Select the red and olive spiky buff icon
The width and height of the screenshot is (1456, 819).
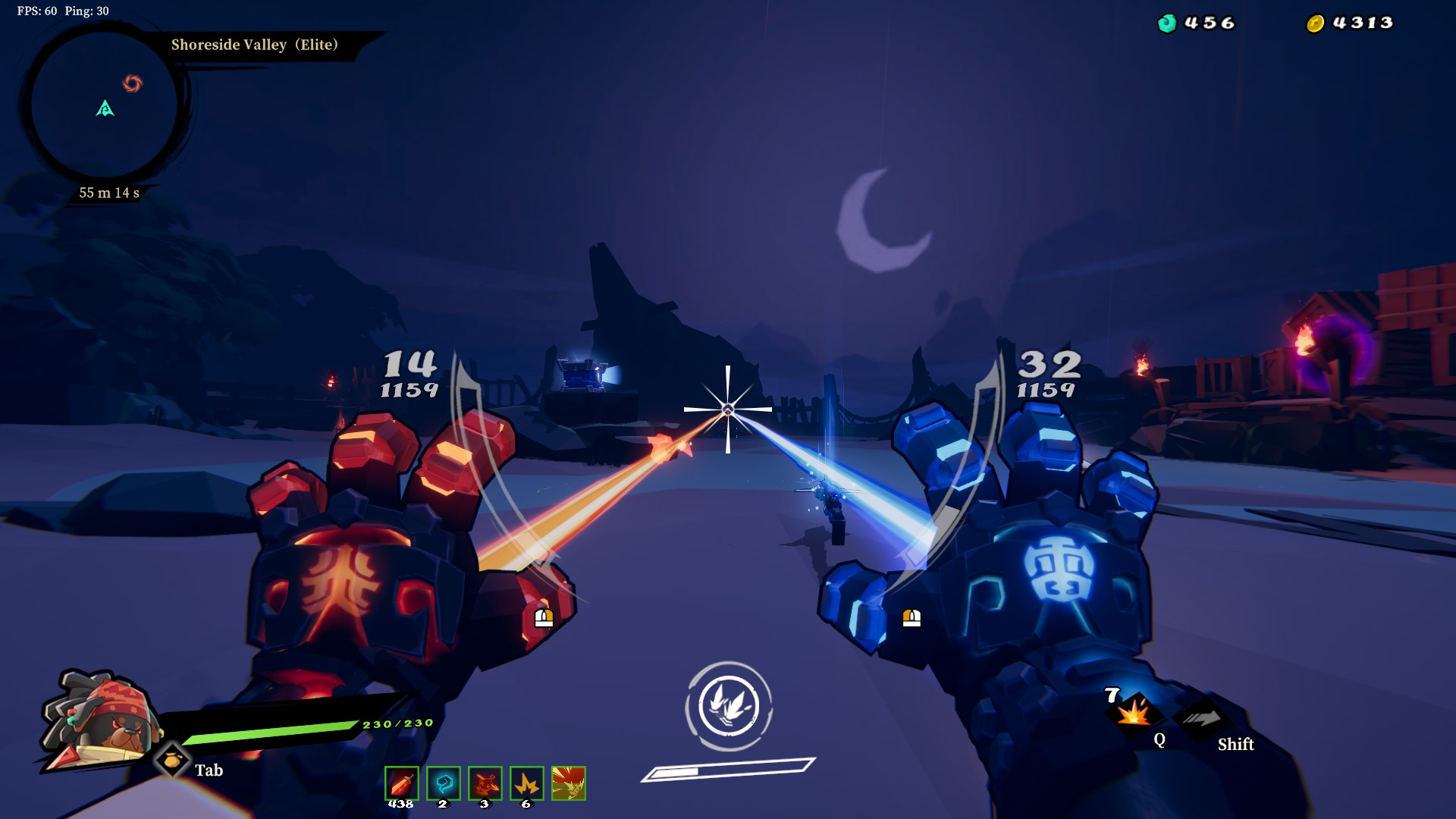[x=568, y=783]
